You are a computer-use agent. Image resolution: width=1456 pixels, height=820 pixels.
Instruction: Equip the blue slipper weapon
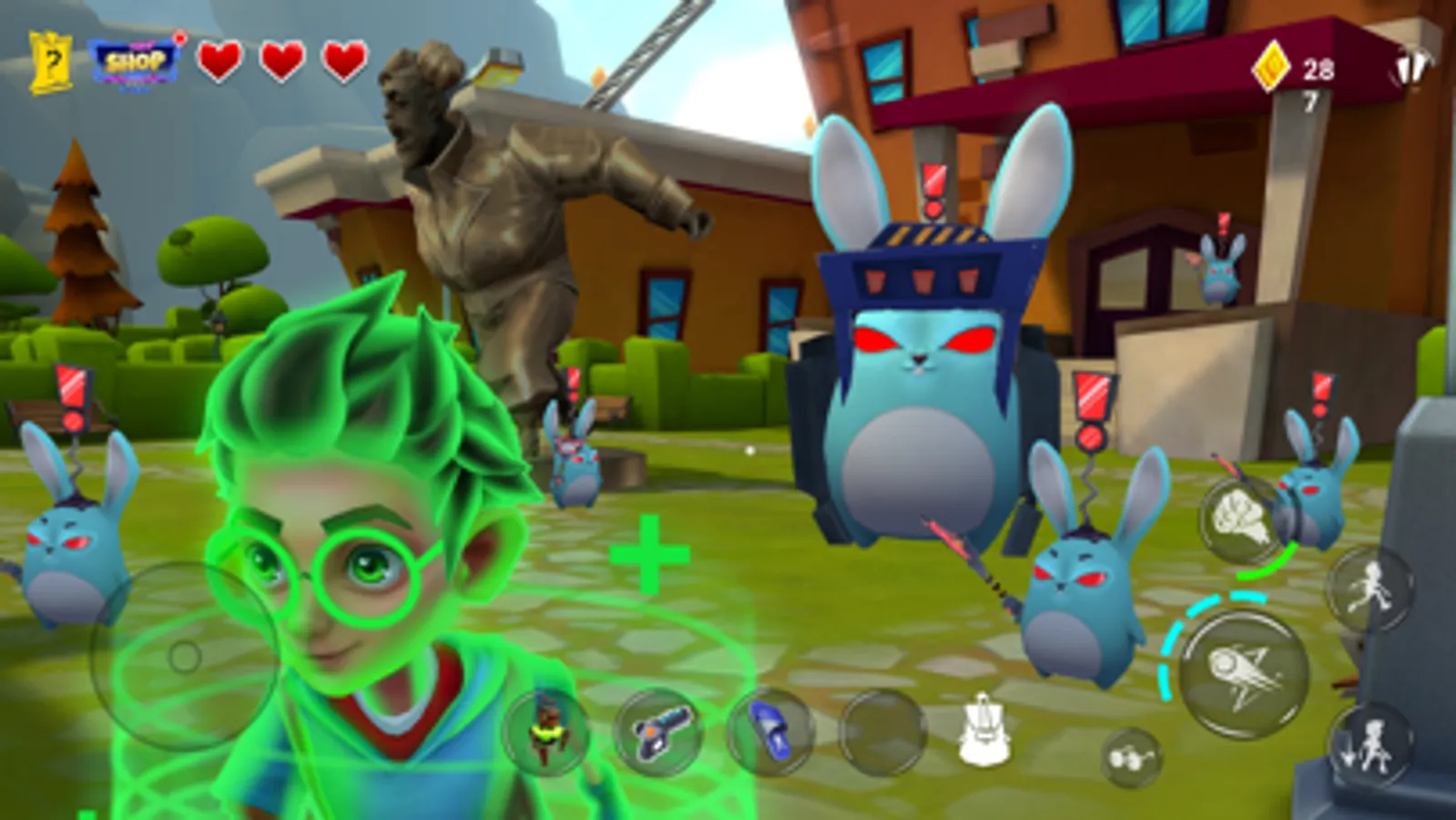(x=769, y=733)
